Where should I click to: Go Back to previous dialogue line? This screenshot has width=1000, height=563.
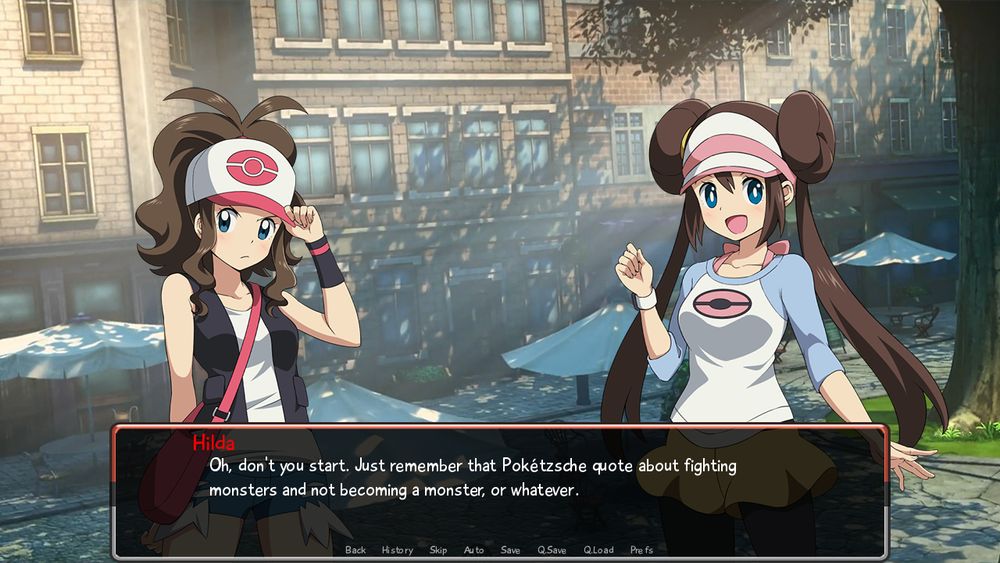point(355,550)
